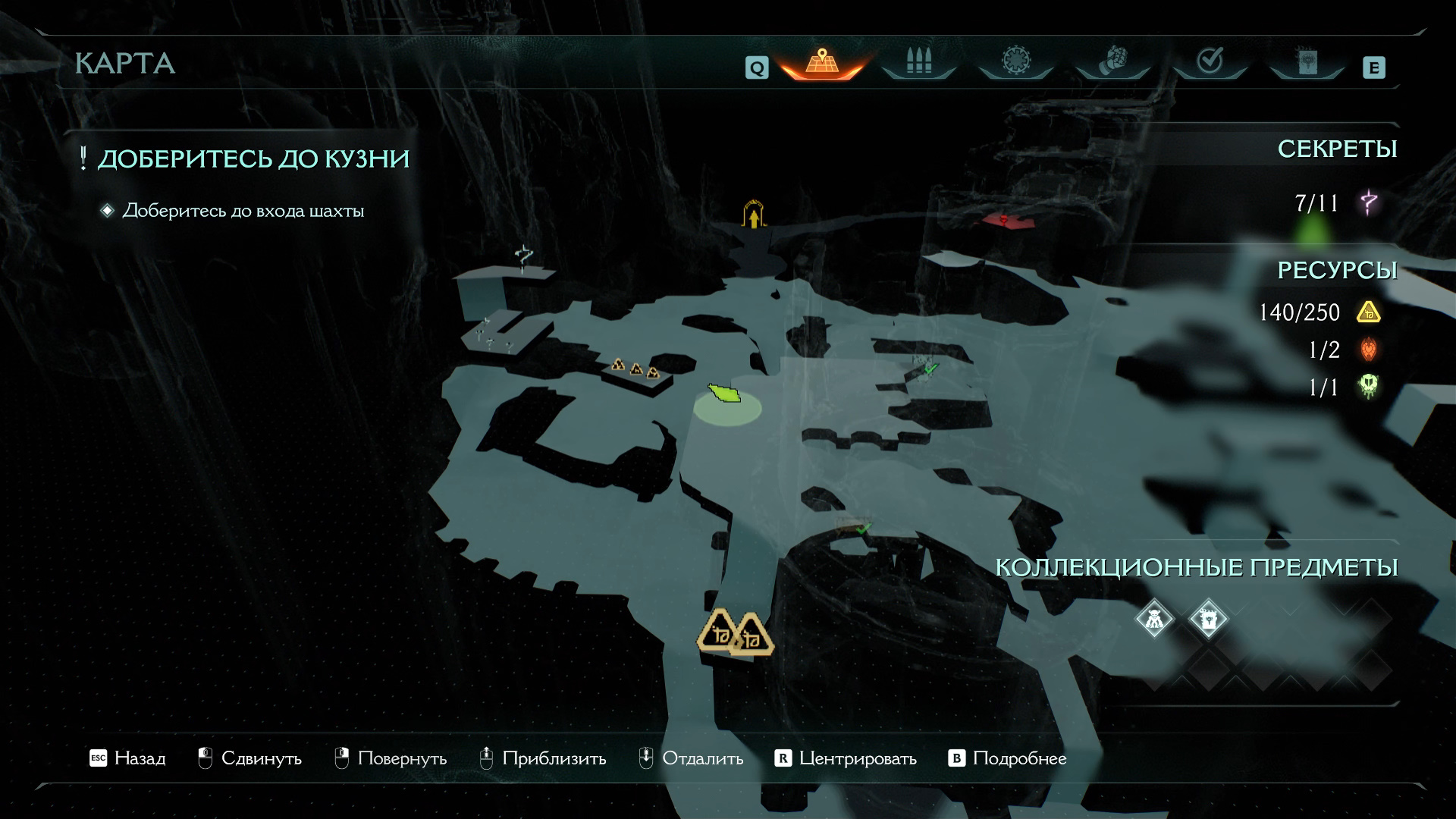Open the checkmark challenges tab

1210,62
